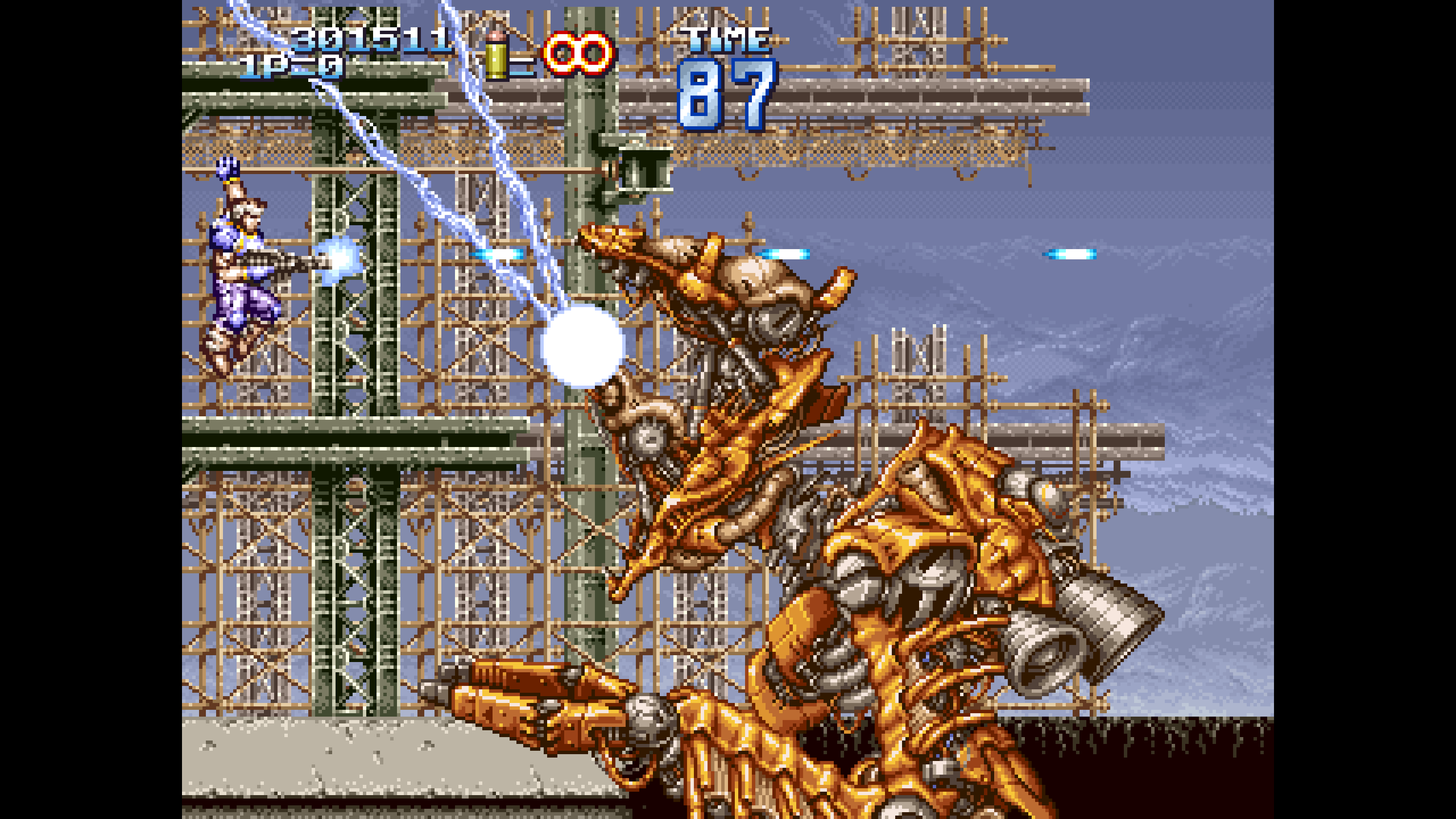Click the bullet weapon icon

(496, 55)
